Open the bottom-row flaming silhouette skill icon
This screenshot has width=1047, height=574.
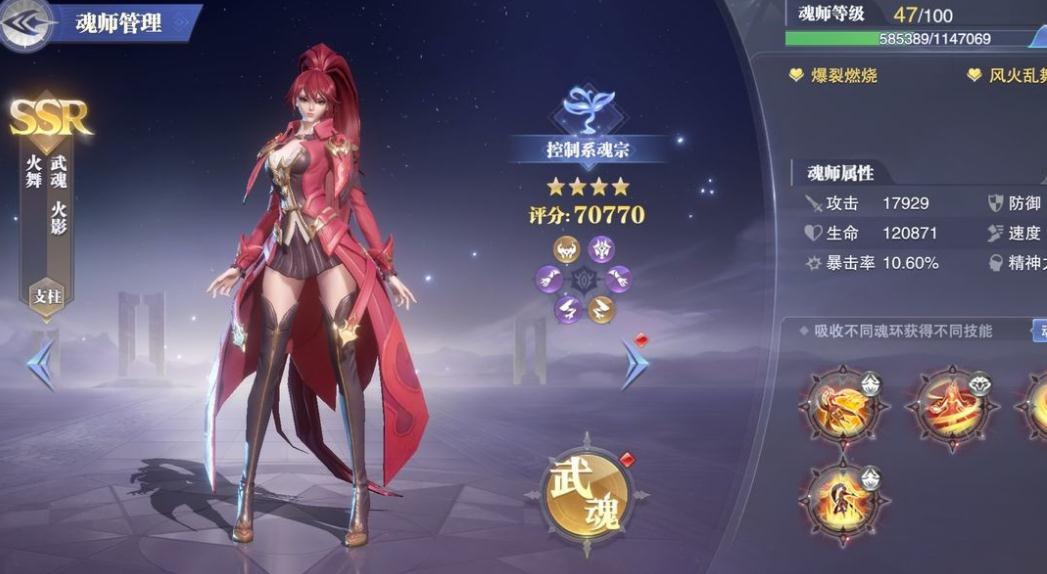pos(842,498)
